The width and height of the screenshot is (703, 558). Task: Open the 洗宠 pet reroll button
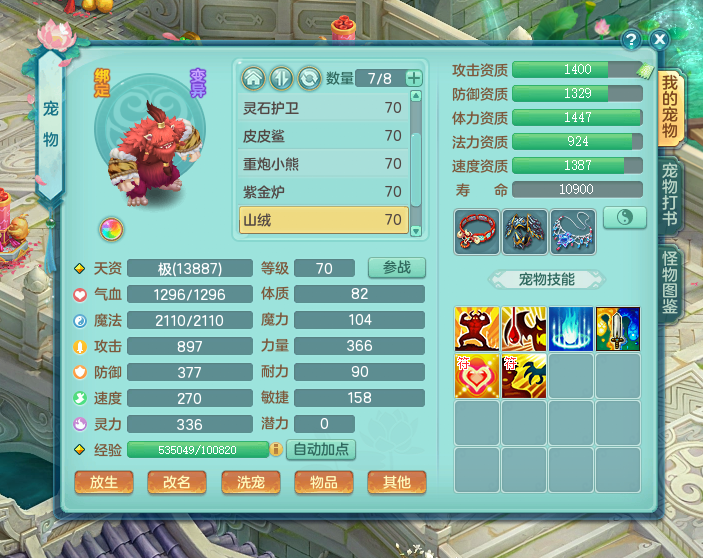pyautogui.click(x=250, y=482)
